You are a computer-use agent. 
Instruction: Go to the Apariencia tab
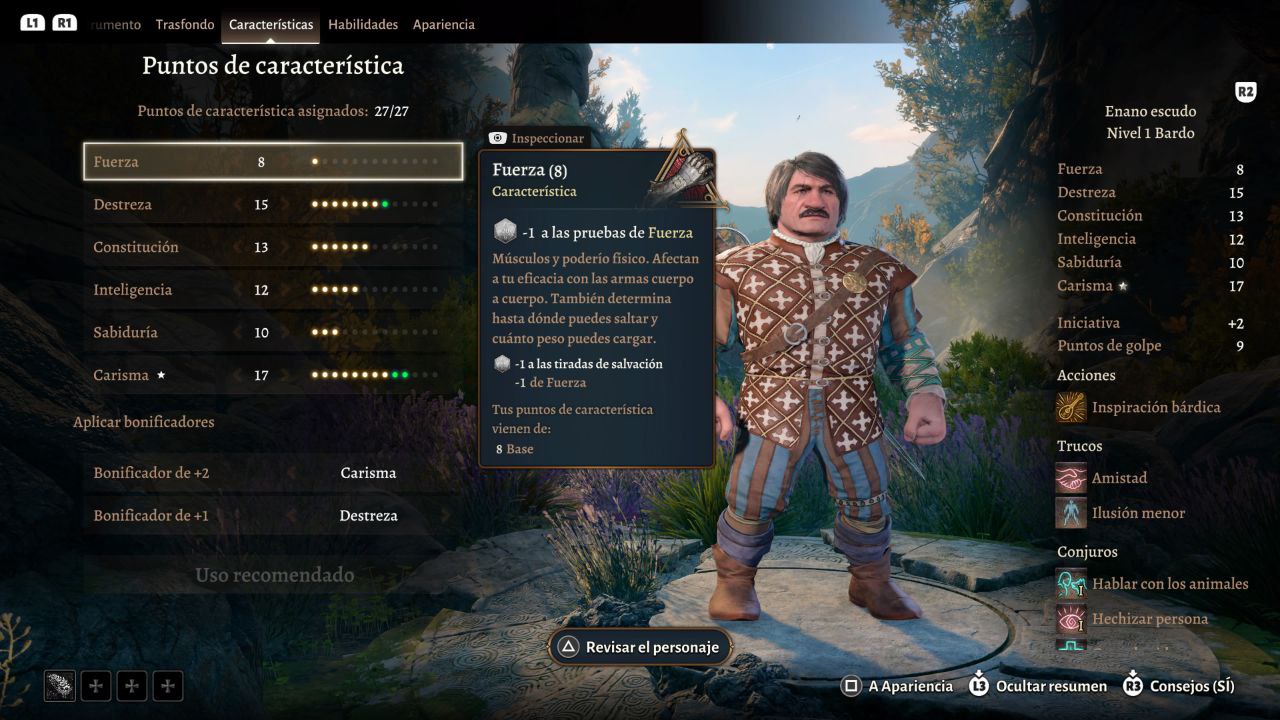point(444,24)
